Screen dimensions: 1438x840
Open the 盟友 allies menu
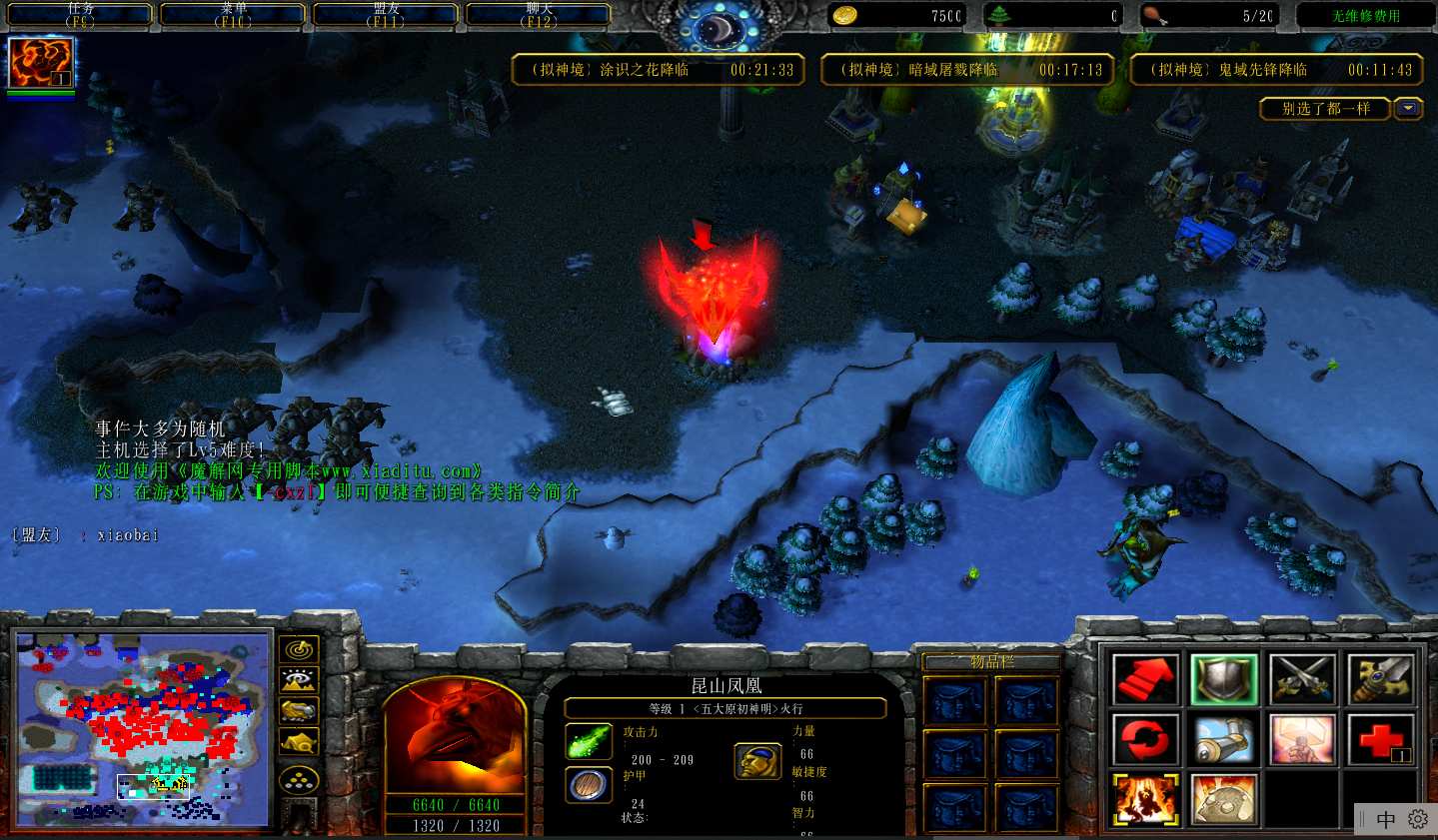(386, 15)
